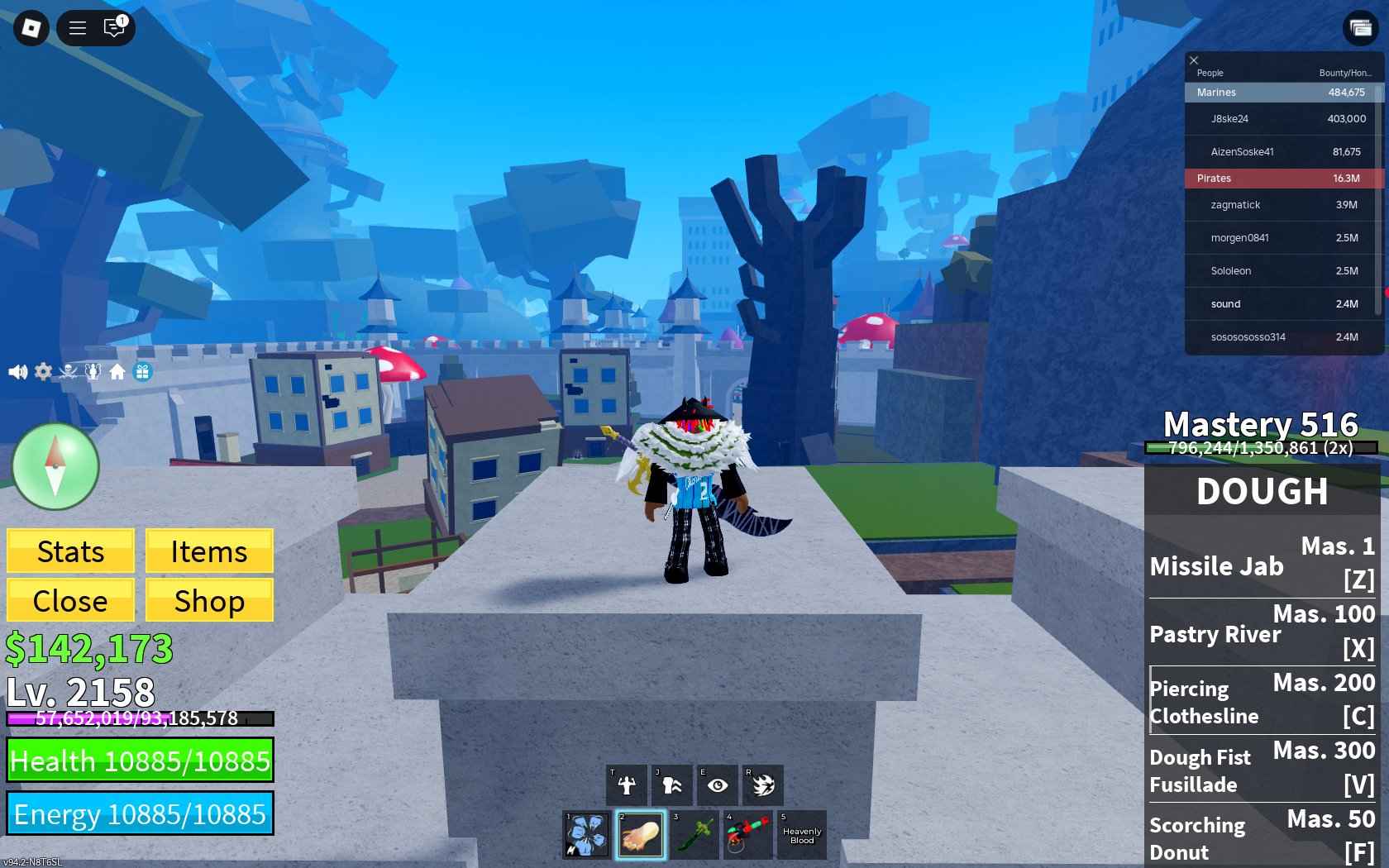Click the Stats button
1389x868 pixels.
click(x=69, y=551)
